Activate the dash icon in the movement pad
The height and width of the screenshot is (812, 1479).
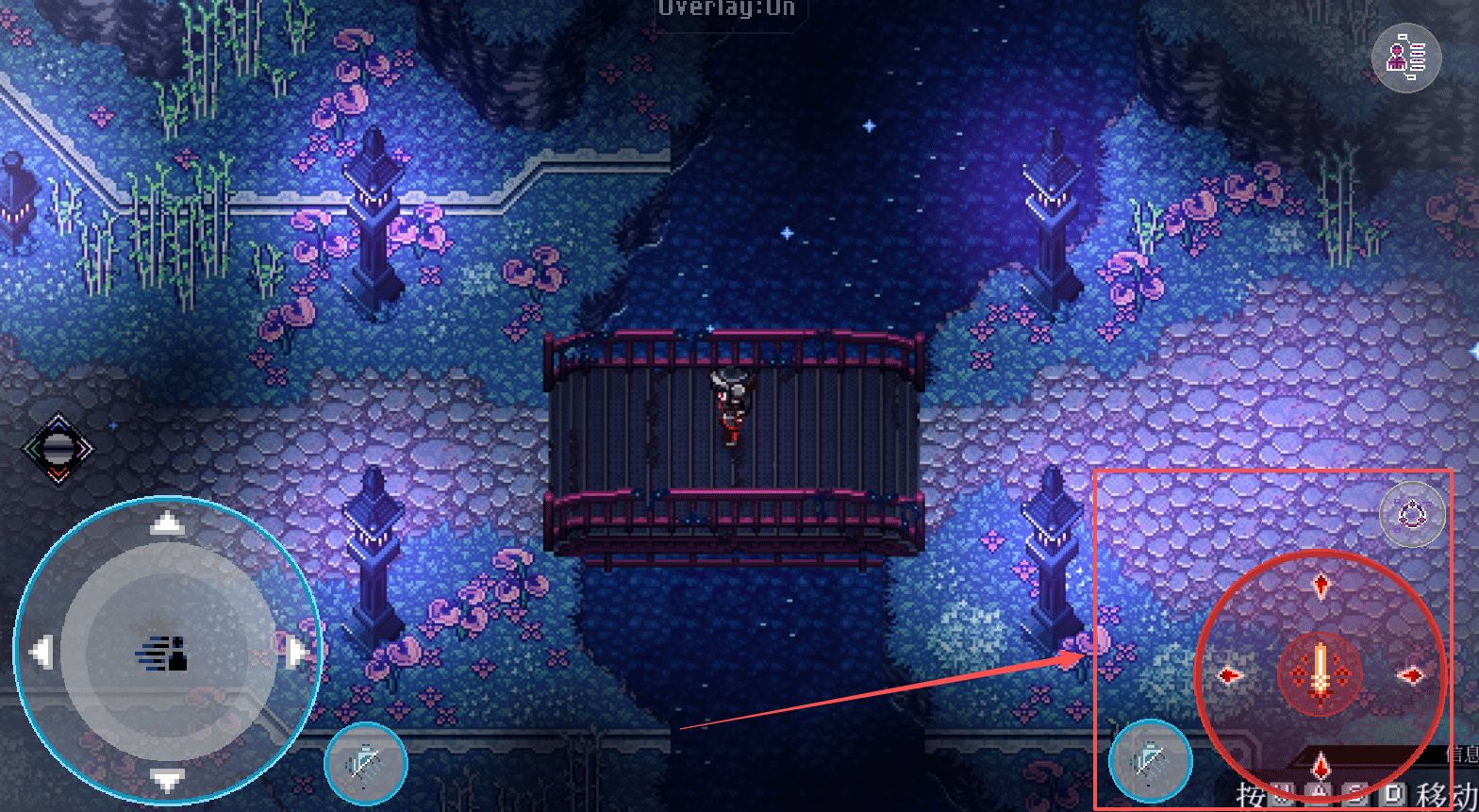167,653
